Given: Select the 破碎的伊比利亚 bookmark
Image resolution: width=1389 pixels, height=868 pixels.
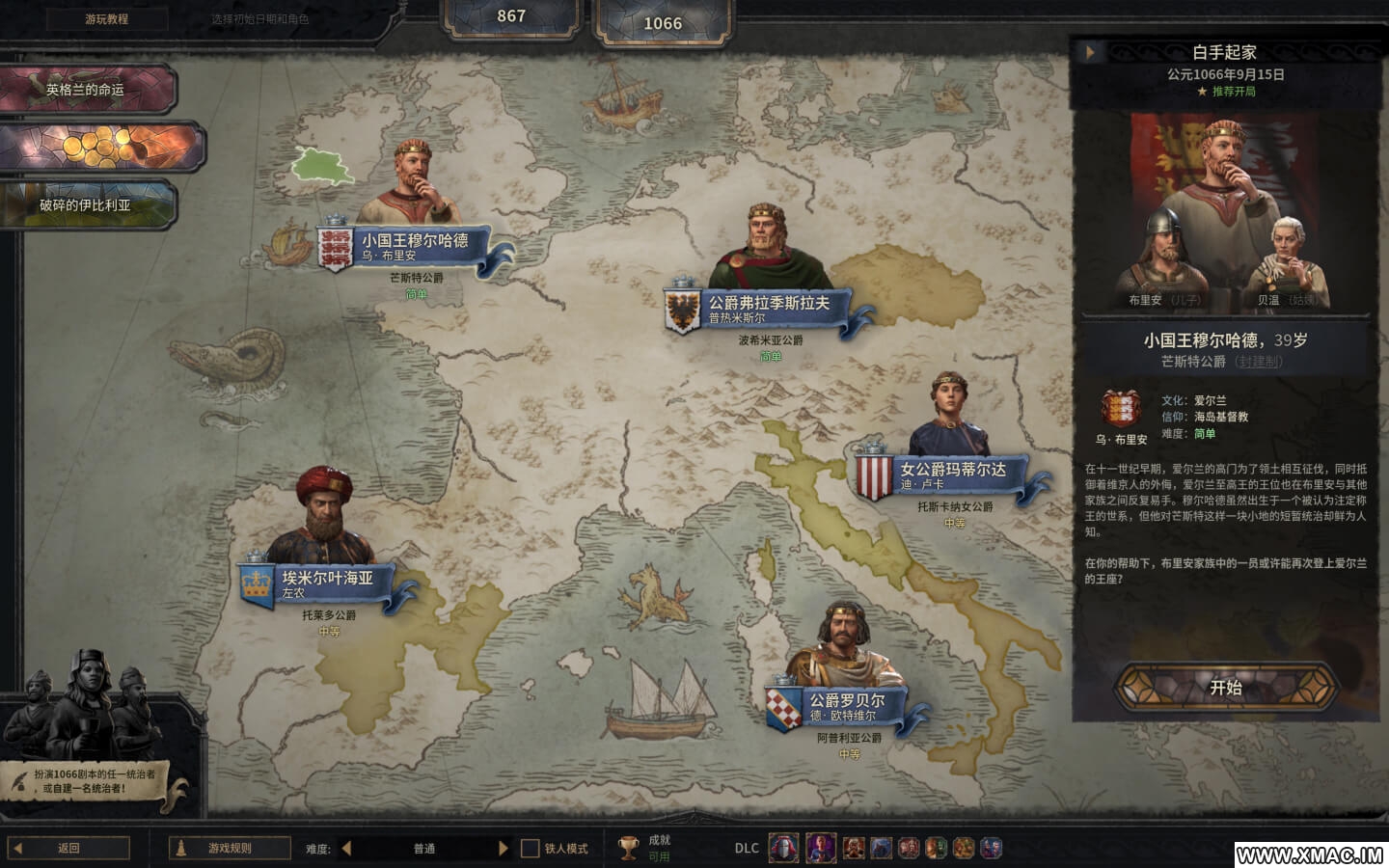Looking at the screenshot, I should pyautogui.click(x=87, y=204).
